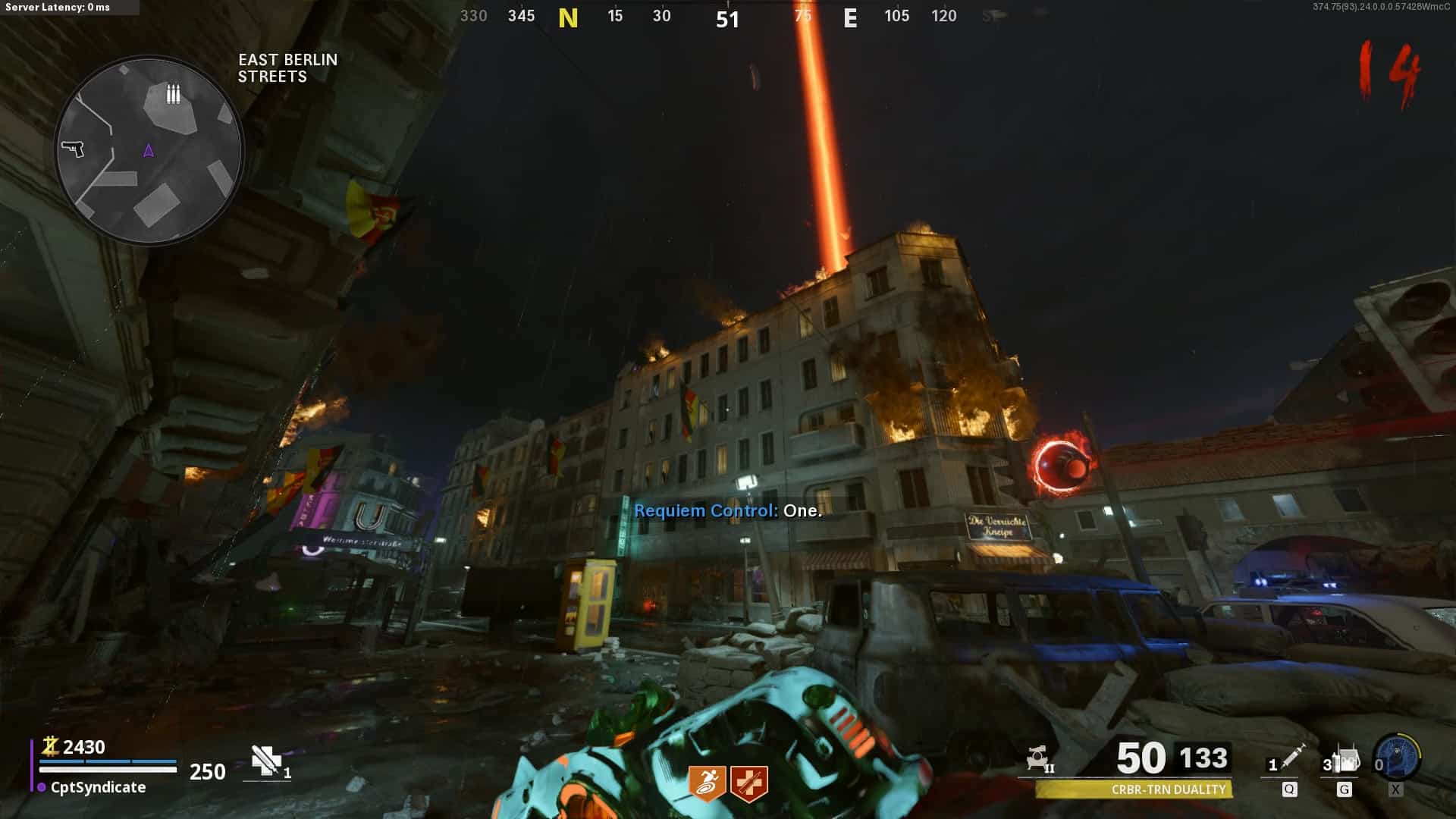Screen dimensions: 1456x819
Task: Click the self-revive syringe cross icon
Action: [266, 761]
